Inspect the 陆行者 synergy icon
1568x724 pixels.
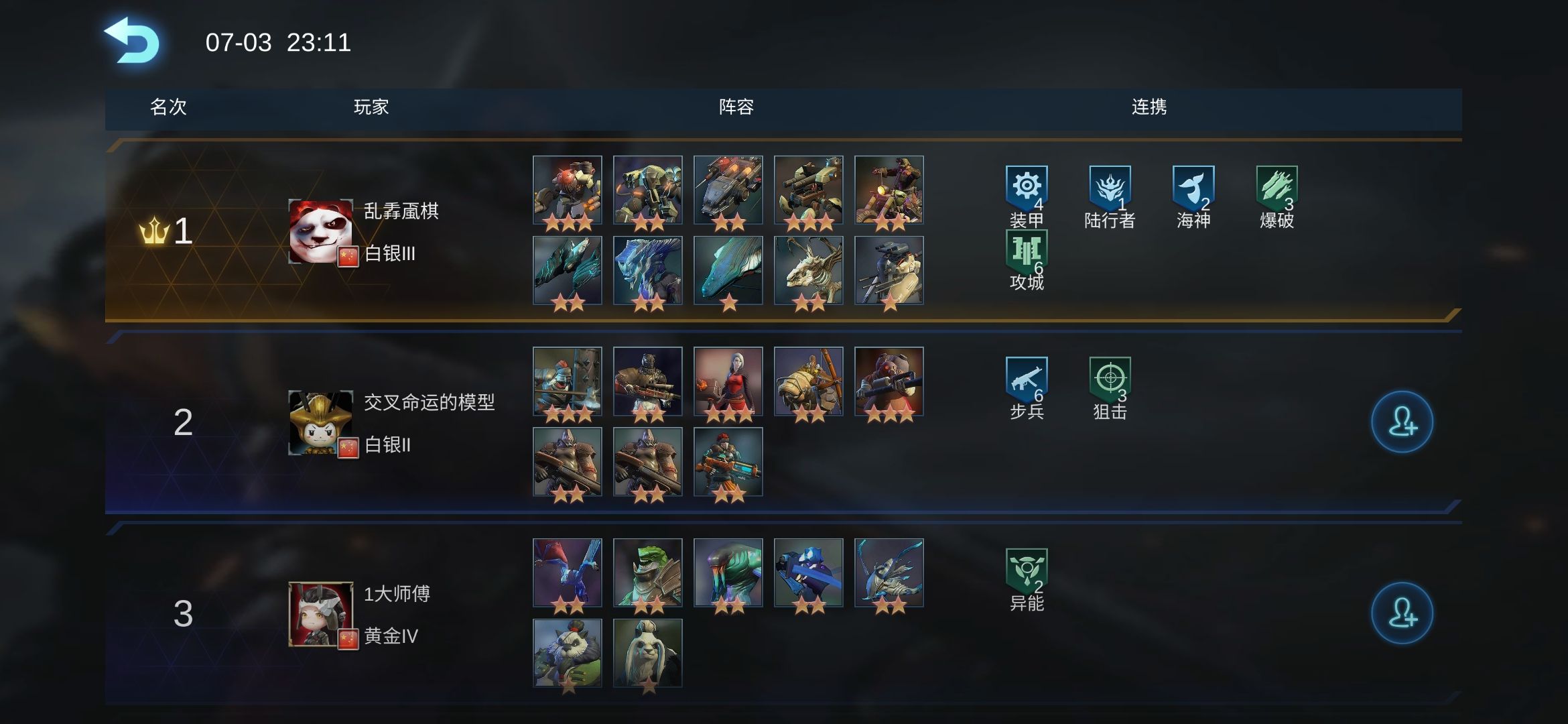[1110, 188]
